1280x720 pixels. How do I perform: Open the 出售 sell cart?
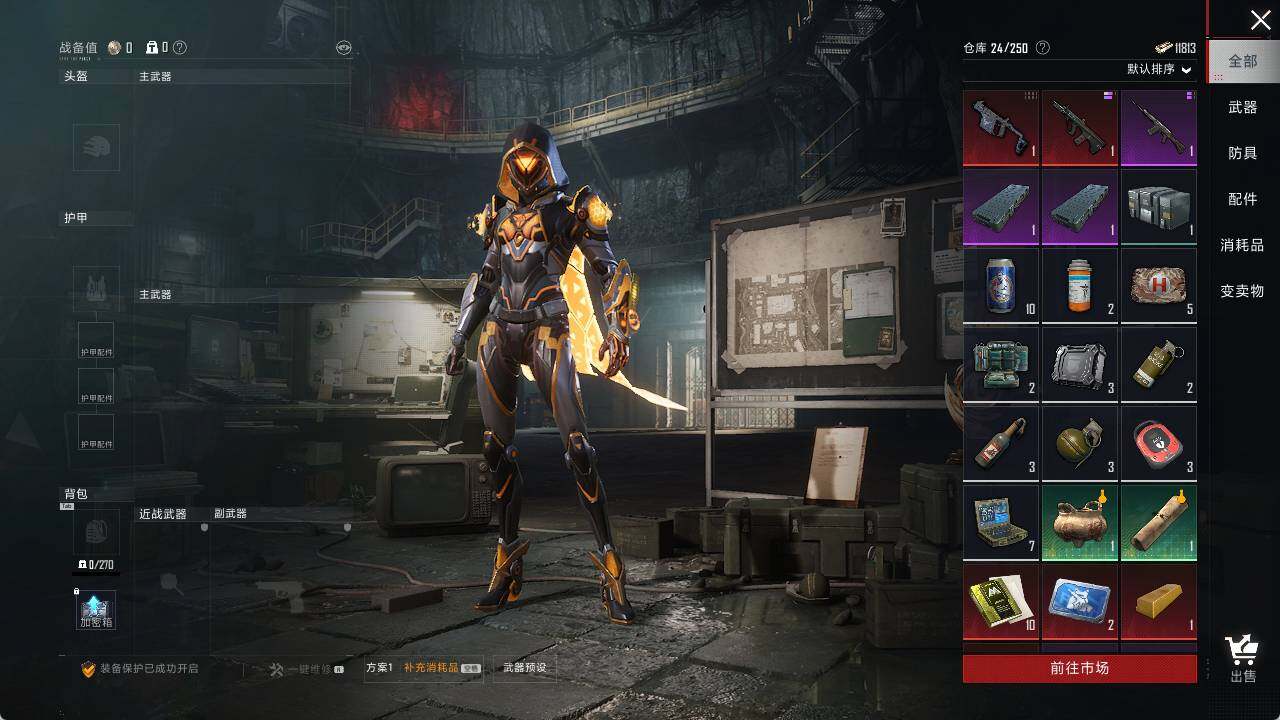pos(1242,660)
